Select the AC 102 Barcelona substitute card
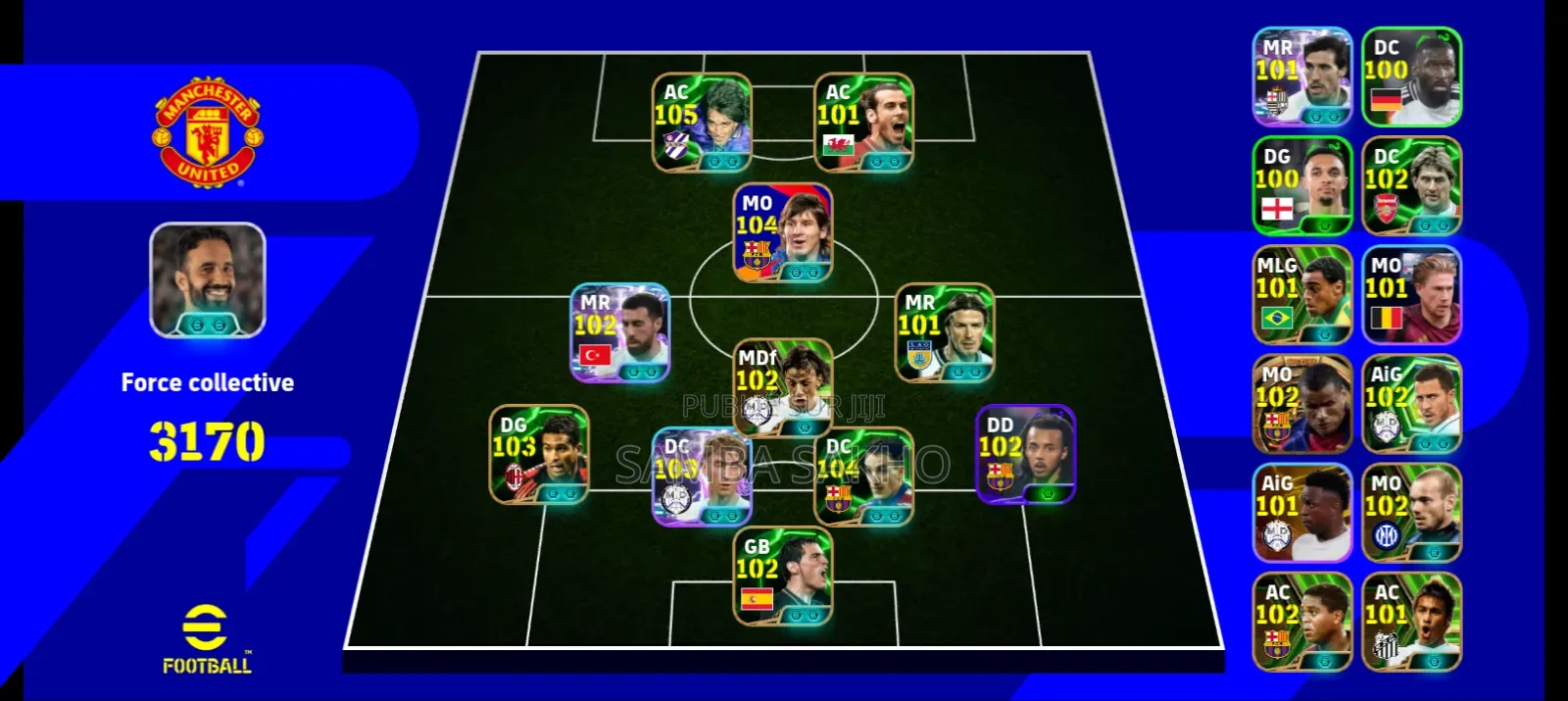 1302,622
